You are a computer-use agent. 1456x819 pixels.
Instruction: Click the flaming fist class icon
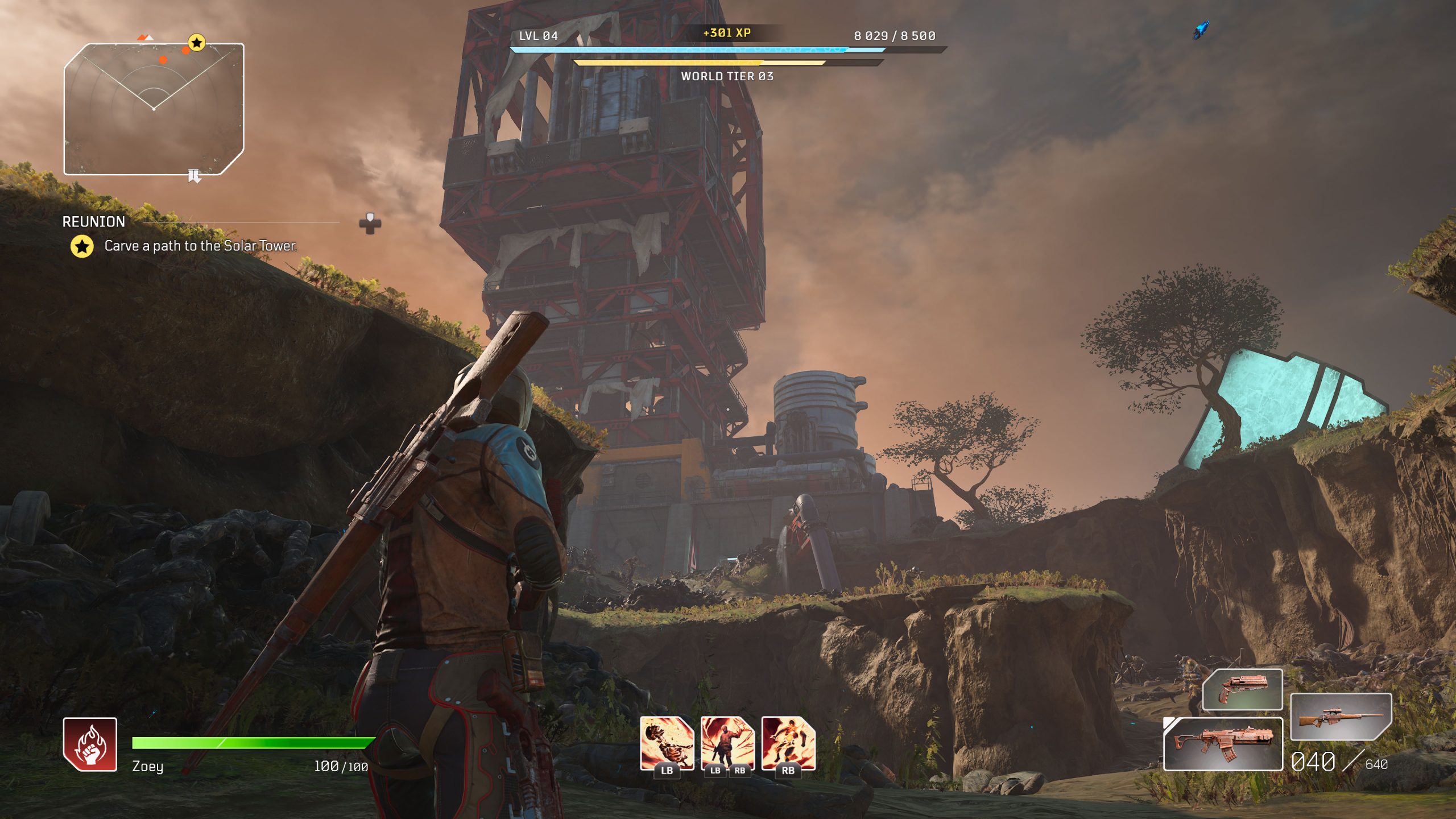point(90,744)
